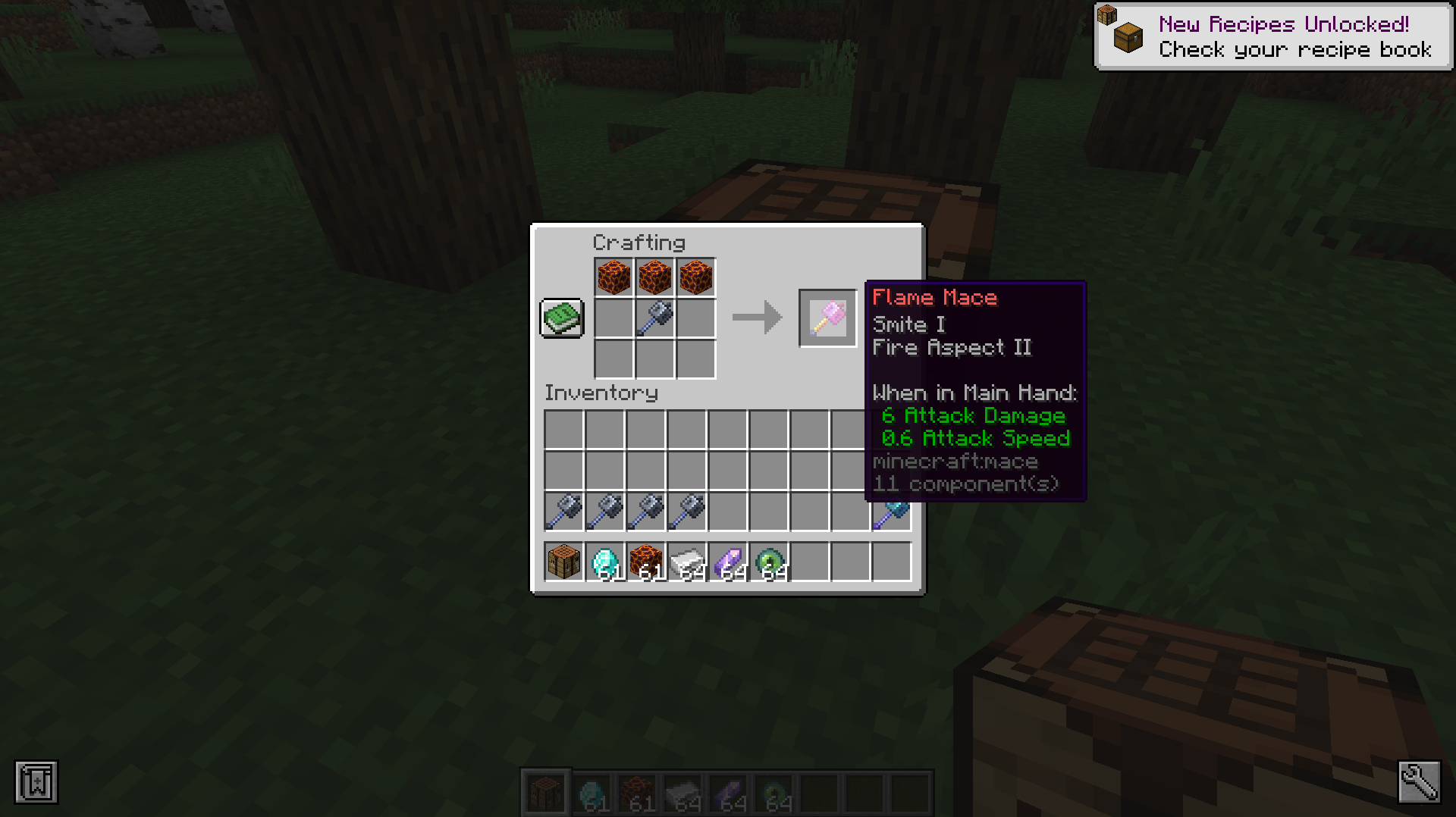Take the Flame Mace from the result slot
Screen dimensions: 1456x817
(827, 318)
